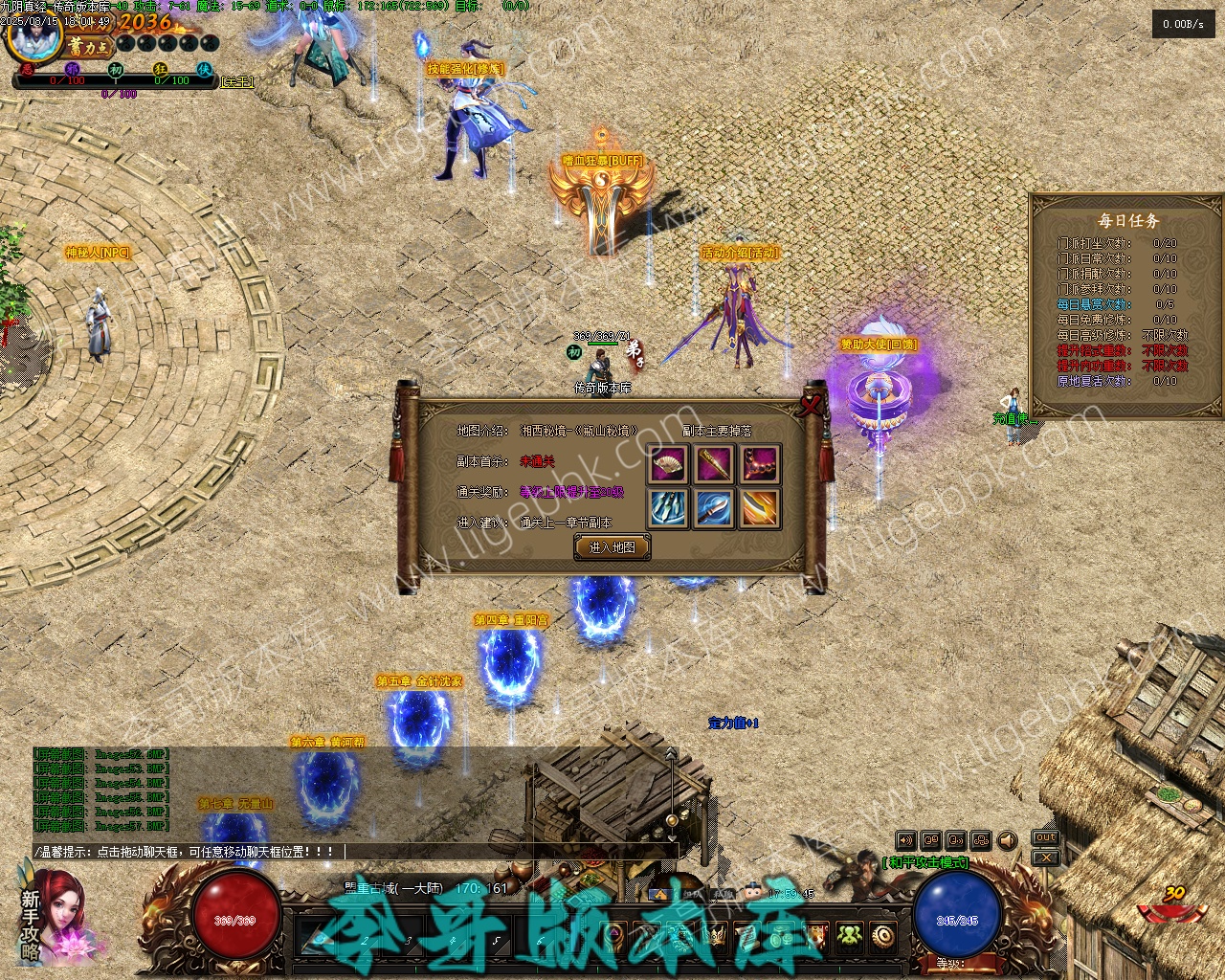The image size is (1225, 980).
Task: Close the dungeon info scroll with the red X
Action: 813,406
